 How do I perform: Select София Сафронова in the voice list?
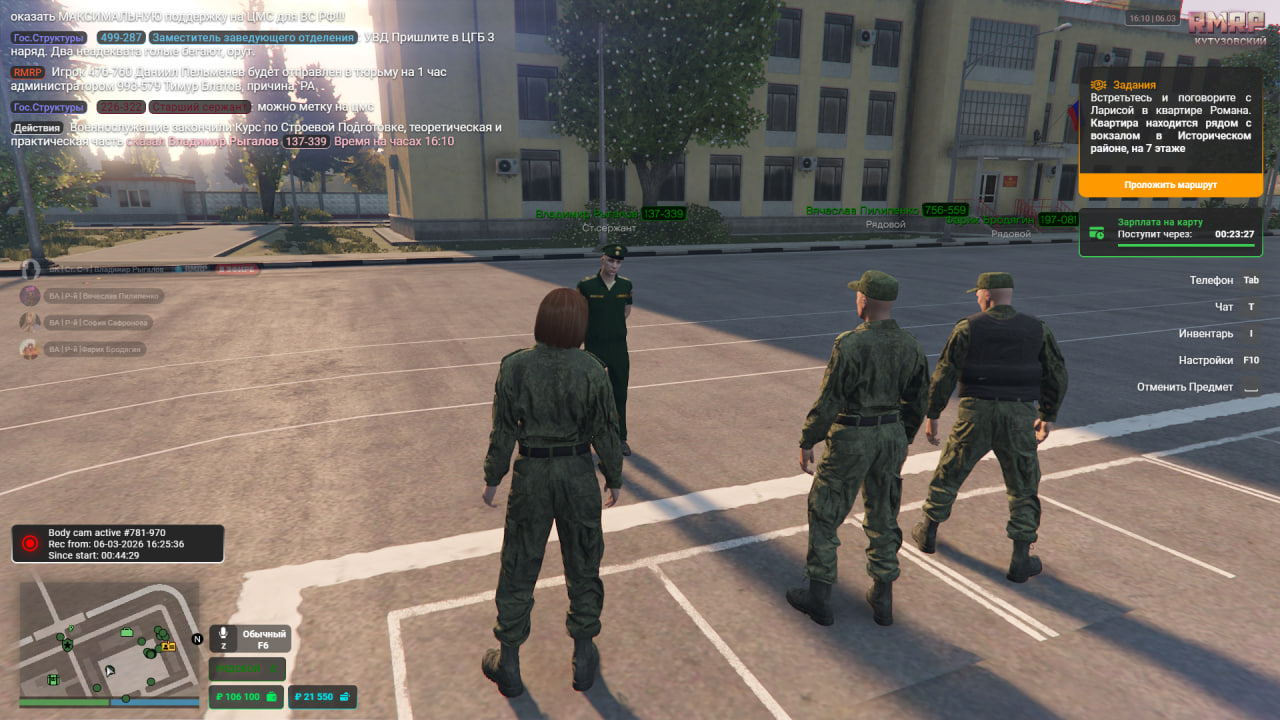click(102, 323)
